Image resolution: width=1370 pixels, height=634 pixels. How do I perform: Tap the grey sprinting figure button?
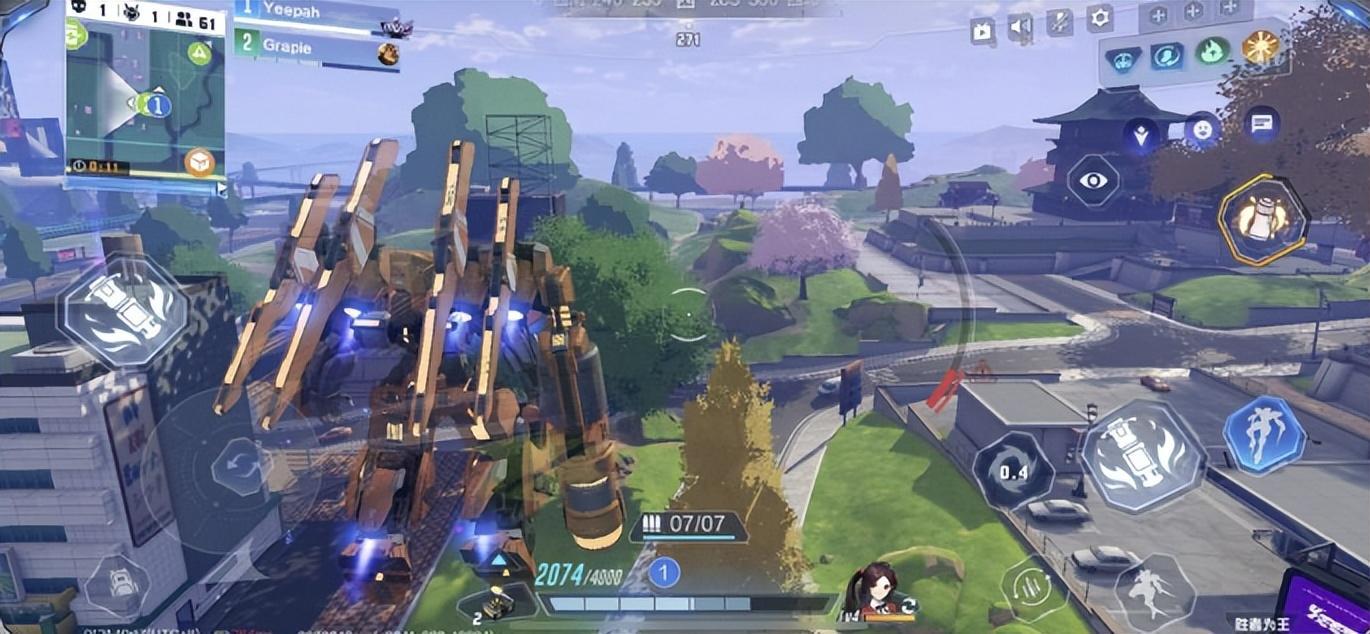coord(1155,592)
